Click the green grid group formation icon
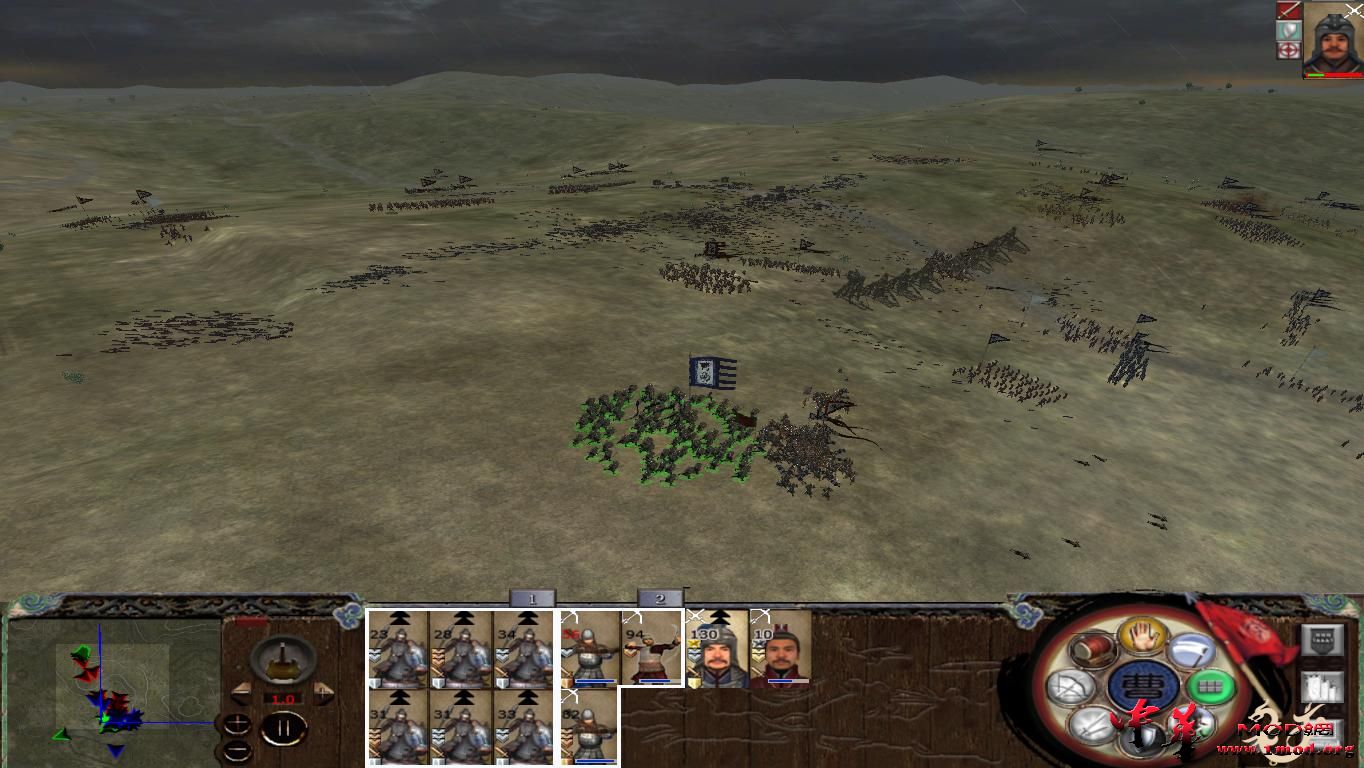 [x=1209, y=687]
